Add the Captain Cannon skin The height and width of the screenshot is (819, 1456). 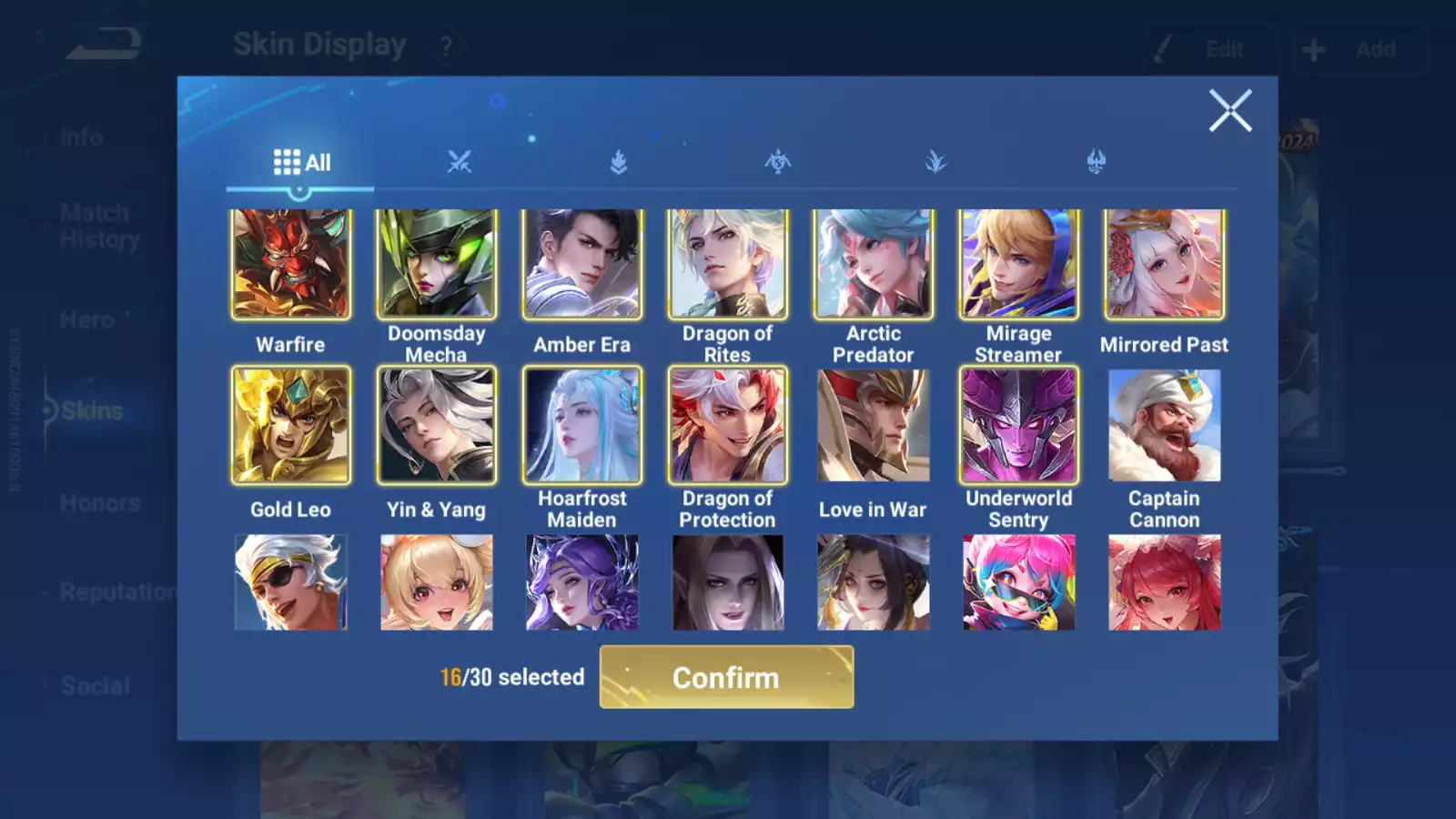point(1164,425)
